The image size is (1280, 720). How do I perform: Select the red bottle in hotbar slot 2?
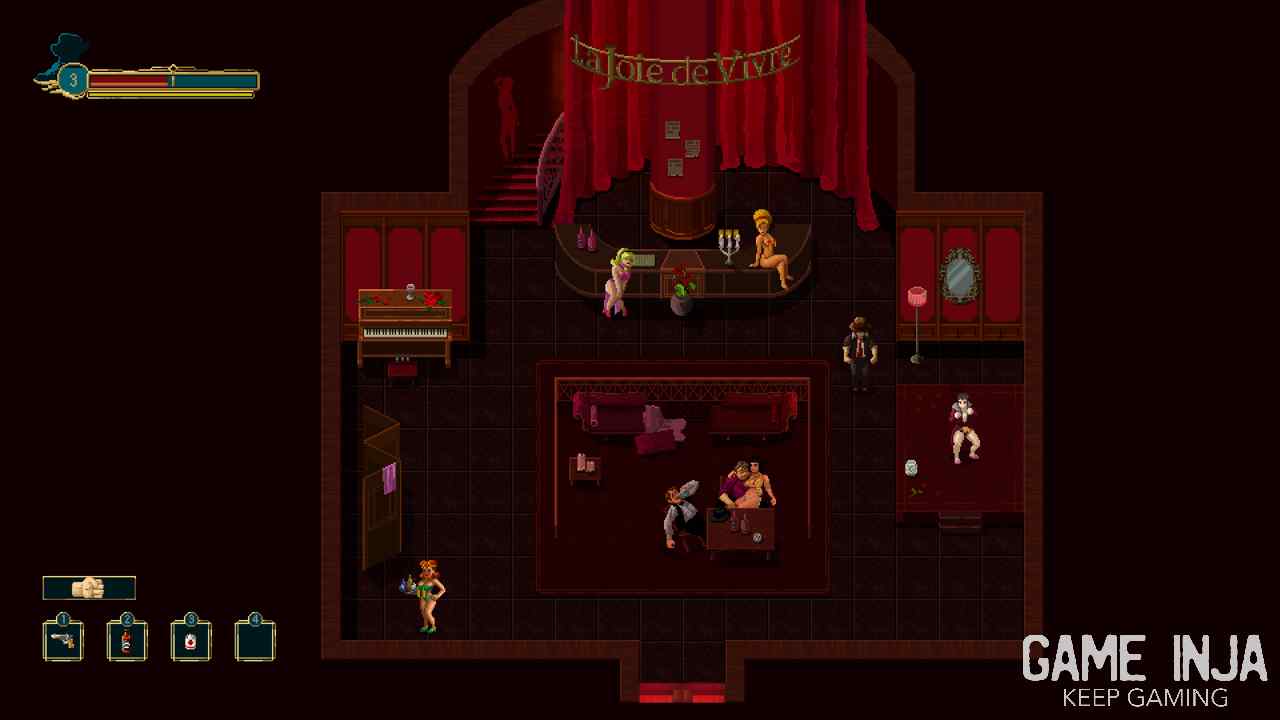[x=127, y=641]
